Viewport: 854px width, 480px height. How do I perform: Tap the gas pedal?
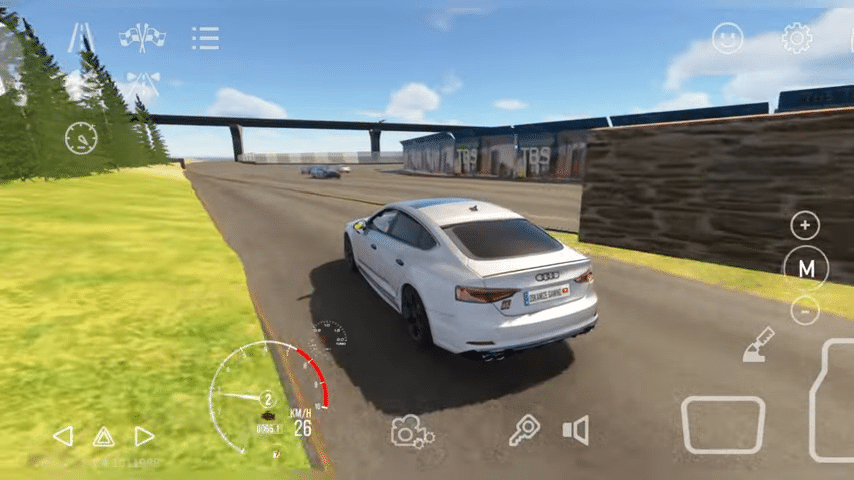tap(835, 400)
